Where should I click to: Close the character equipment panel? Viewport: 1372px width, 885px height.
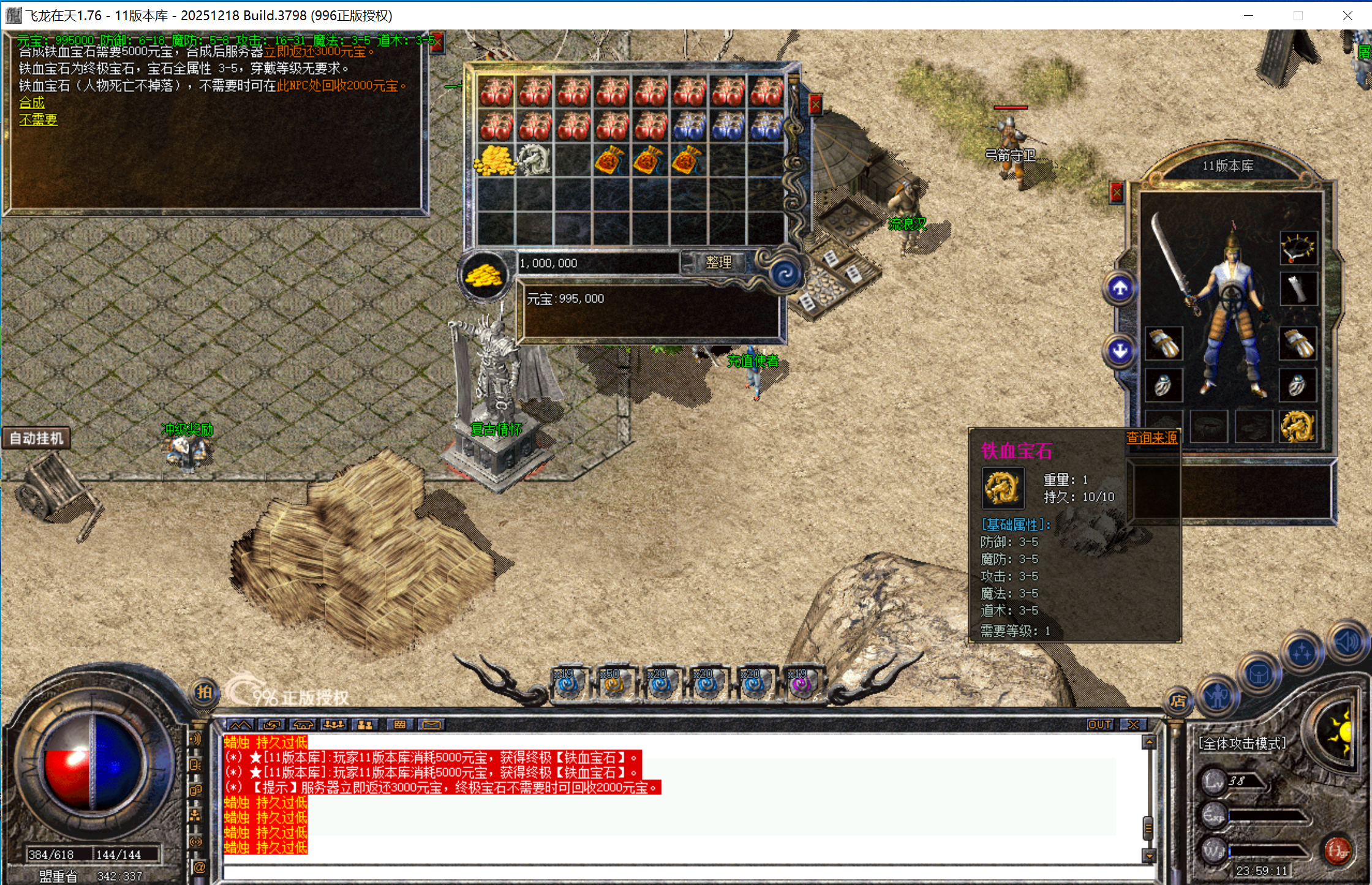(x=1117, y=194)
